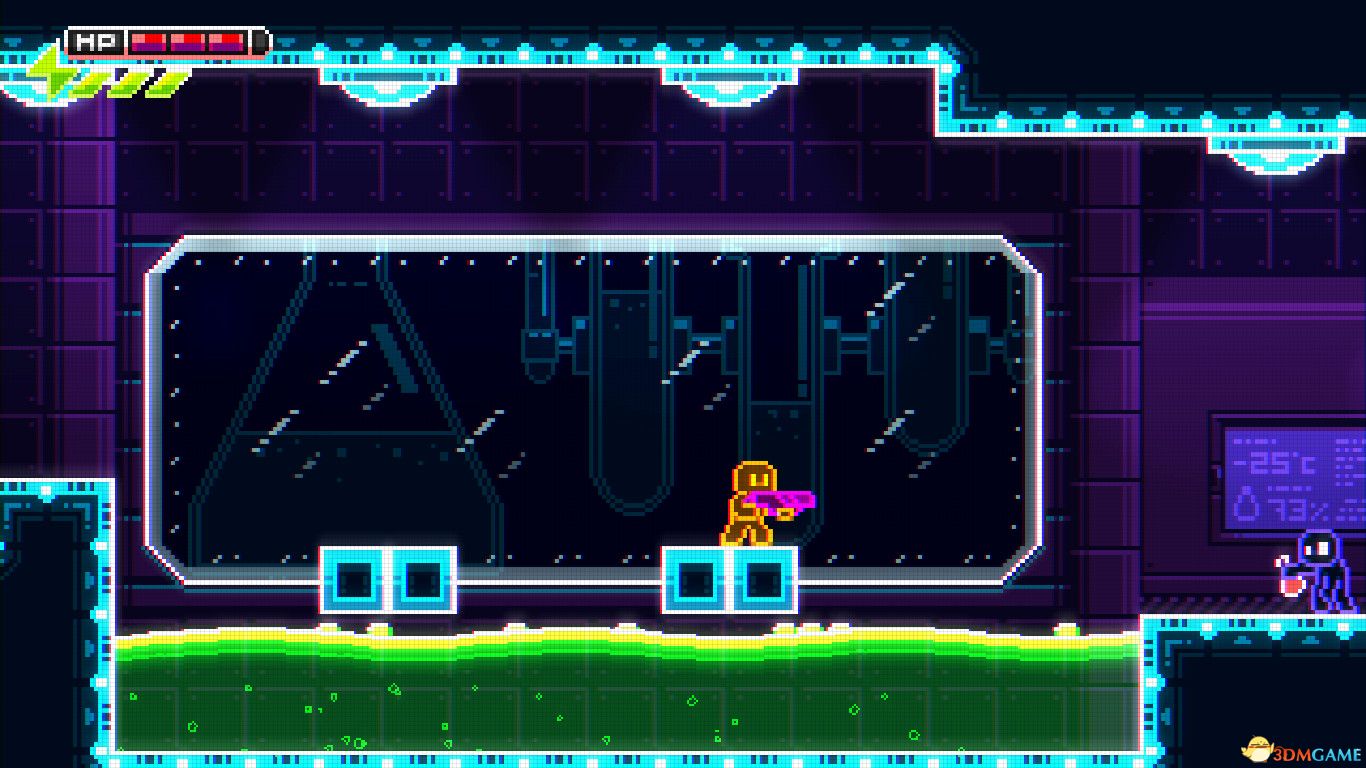Select the purple alien holding a potion

(1322, 570)
